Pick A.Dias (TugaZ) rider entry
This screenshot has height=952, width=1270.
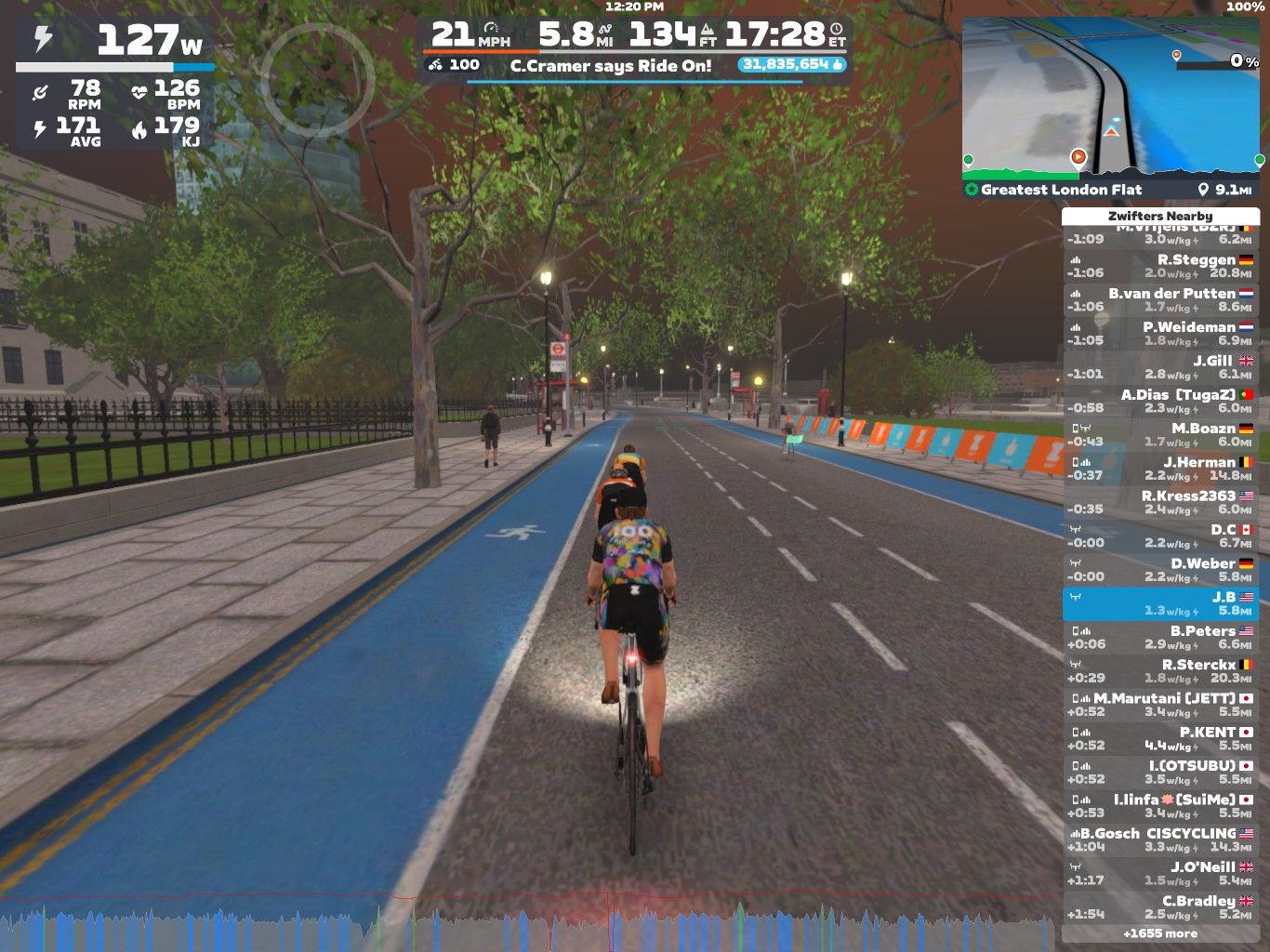1160,402
